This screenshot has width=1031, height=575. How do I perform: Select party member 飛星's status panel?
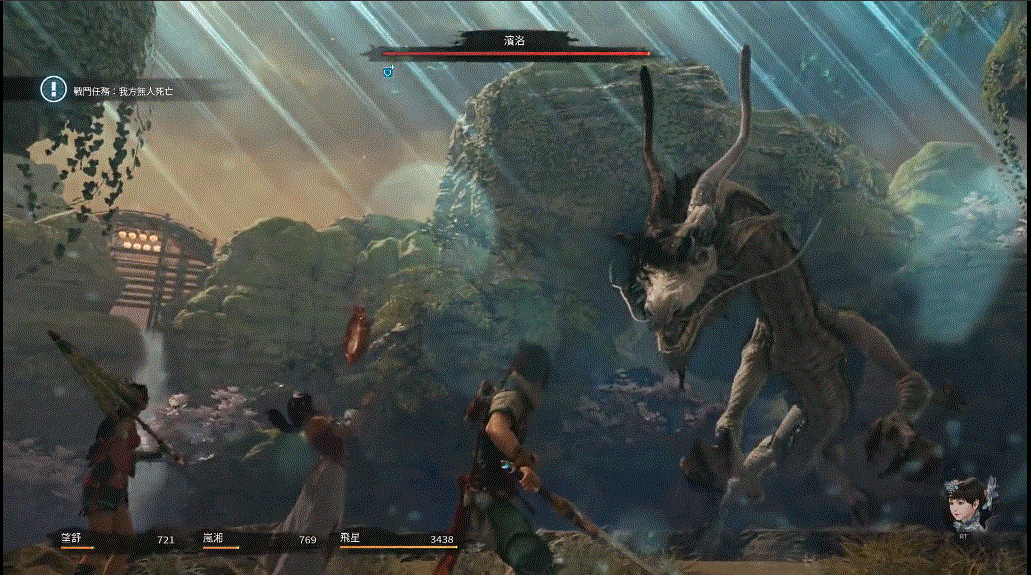(398, 541)
